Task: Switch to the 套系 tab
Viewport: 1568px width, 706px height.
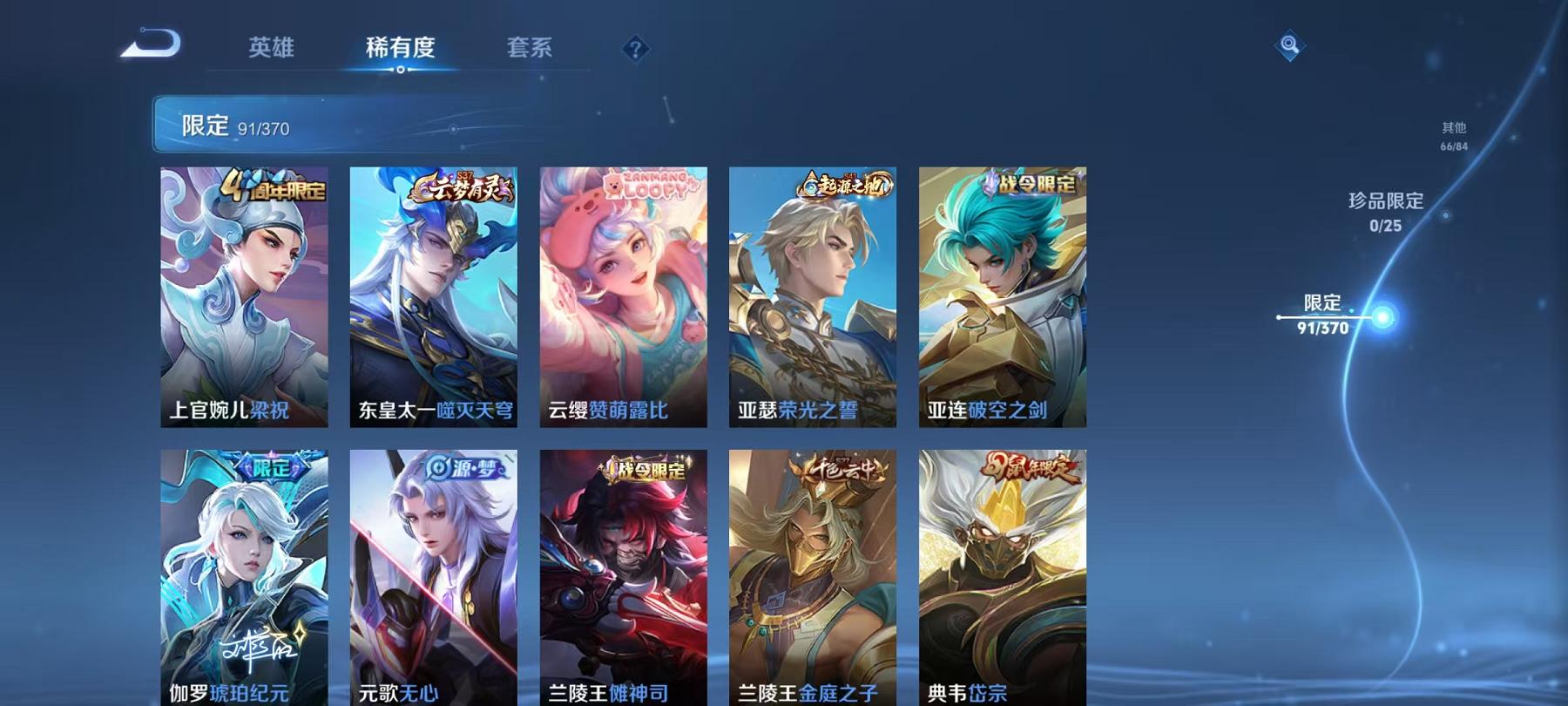Action: click(x=531, y=50)
